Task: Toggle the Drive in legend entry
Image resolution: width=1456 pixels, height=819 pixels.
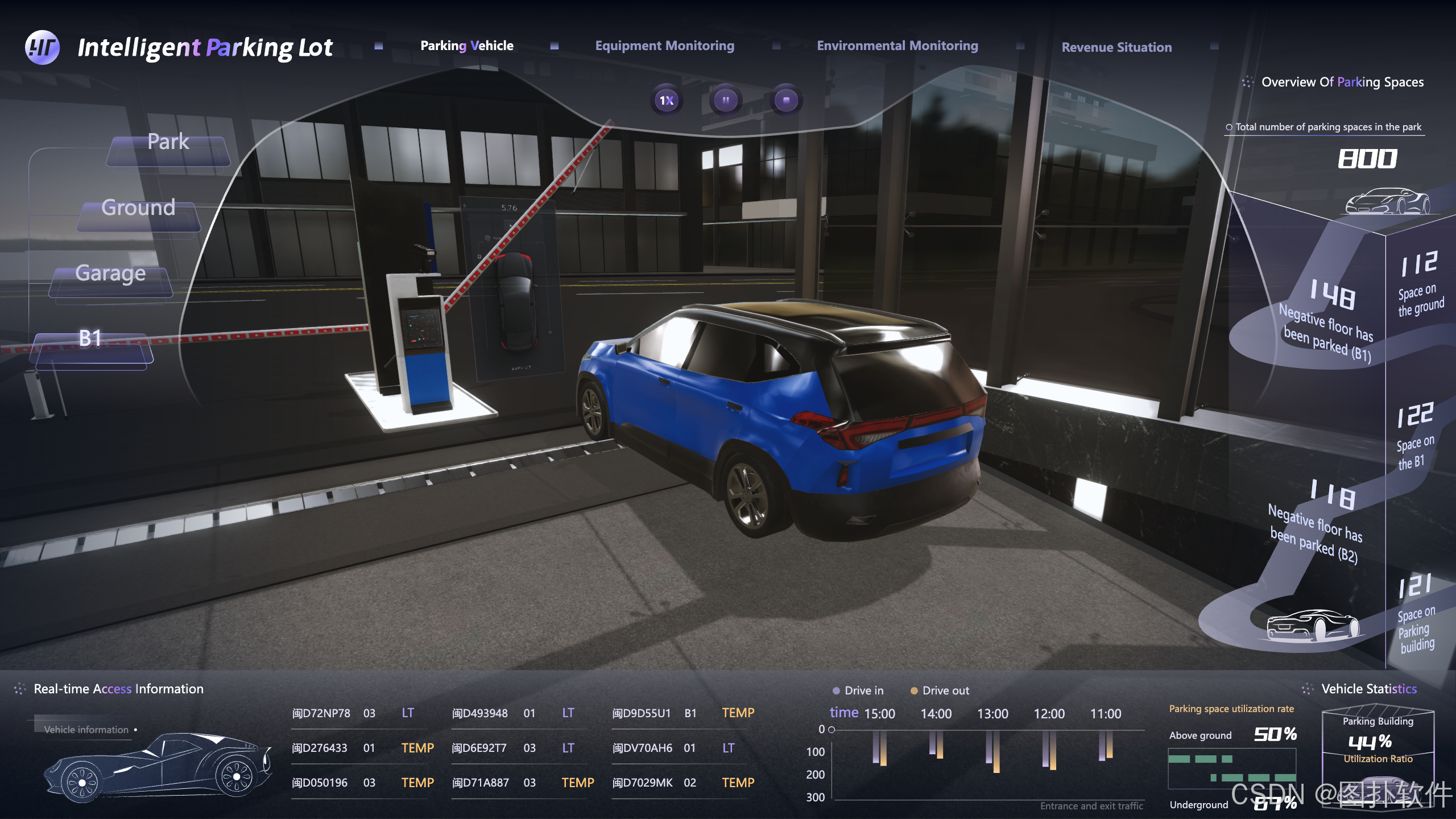Action: (858, 690)
